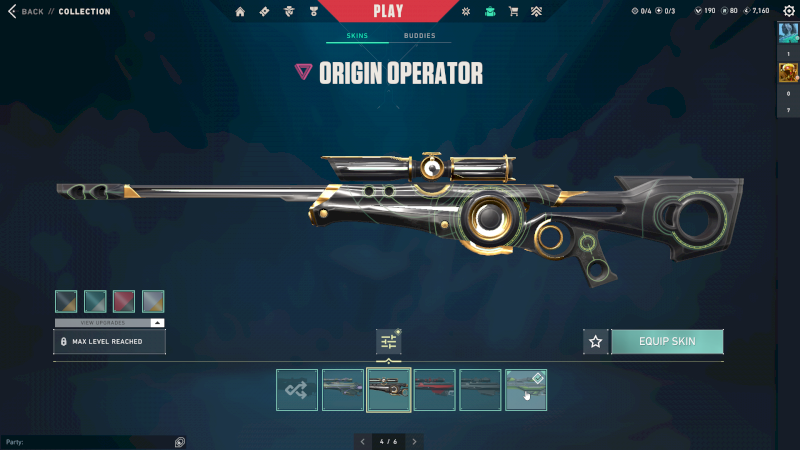800x450 pixels.
Task: Expand the View Upgrades panel
Action: [109, 323]
